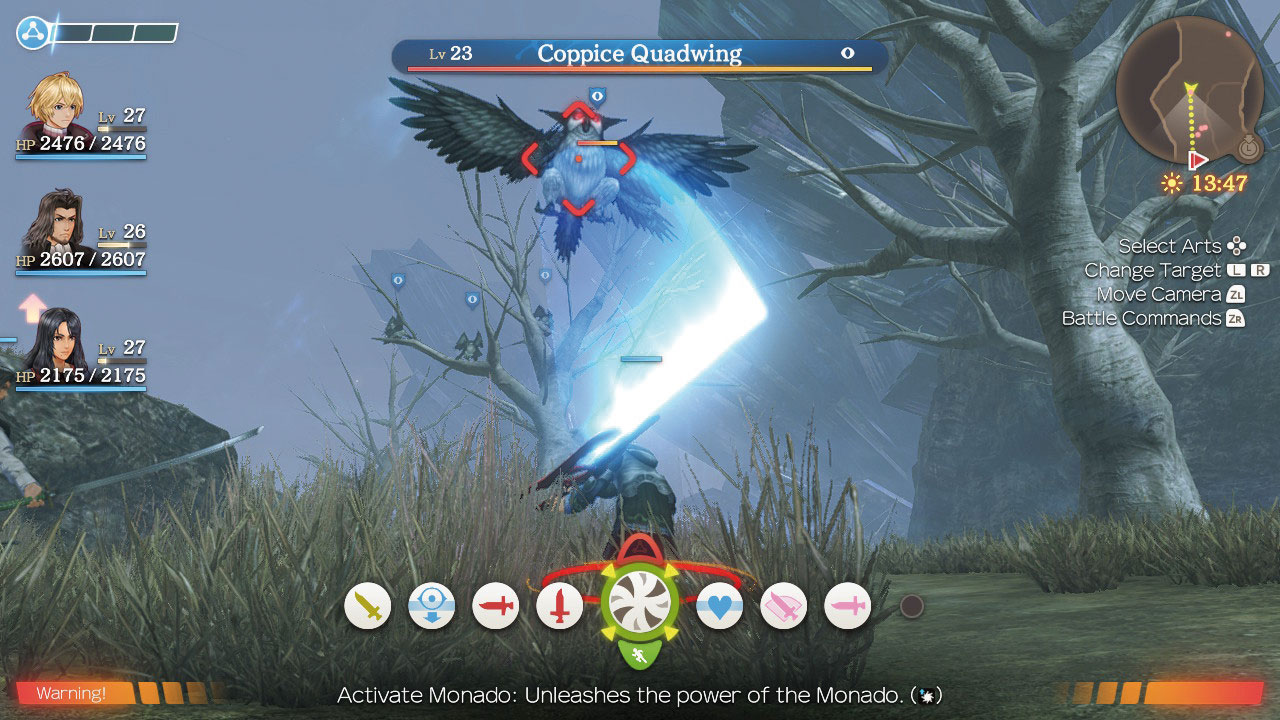Click the Coppice Quadwing target name bar
Screen dimensions: 1280x720
pos(639,54)
